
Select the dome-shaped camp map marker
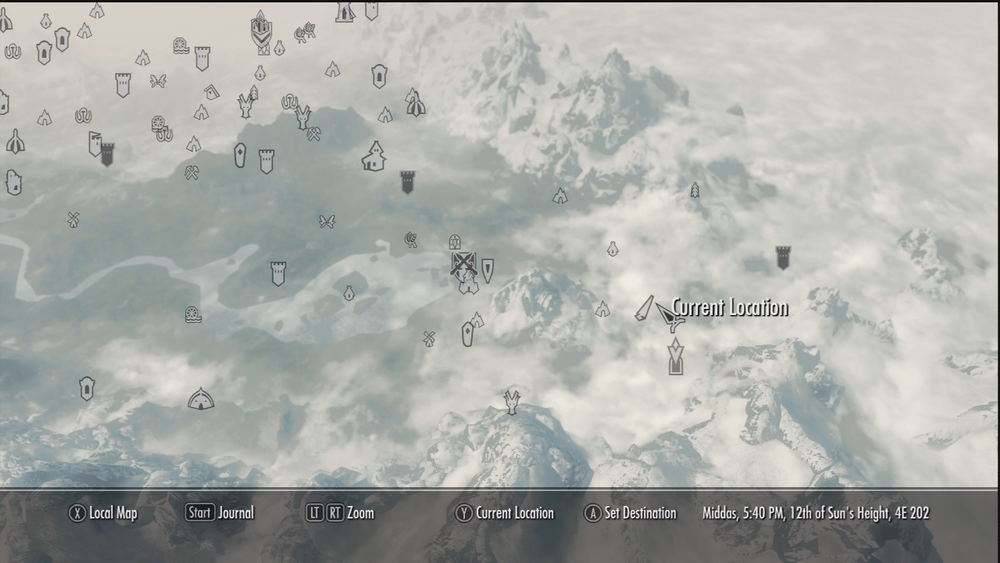pos(201,399)
